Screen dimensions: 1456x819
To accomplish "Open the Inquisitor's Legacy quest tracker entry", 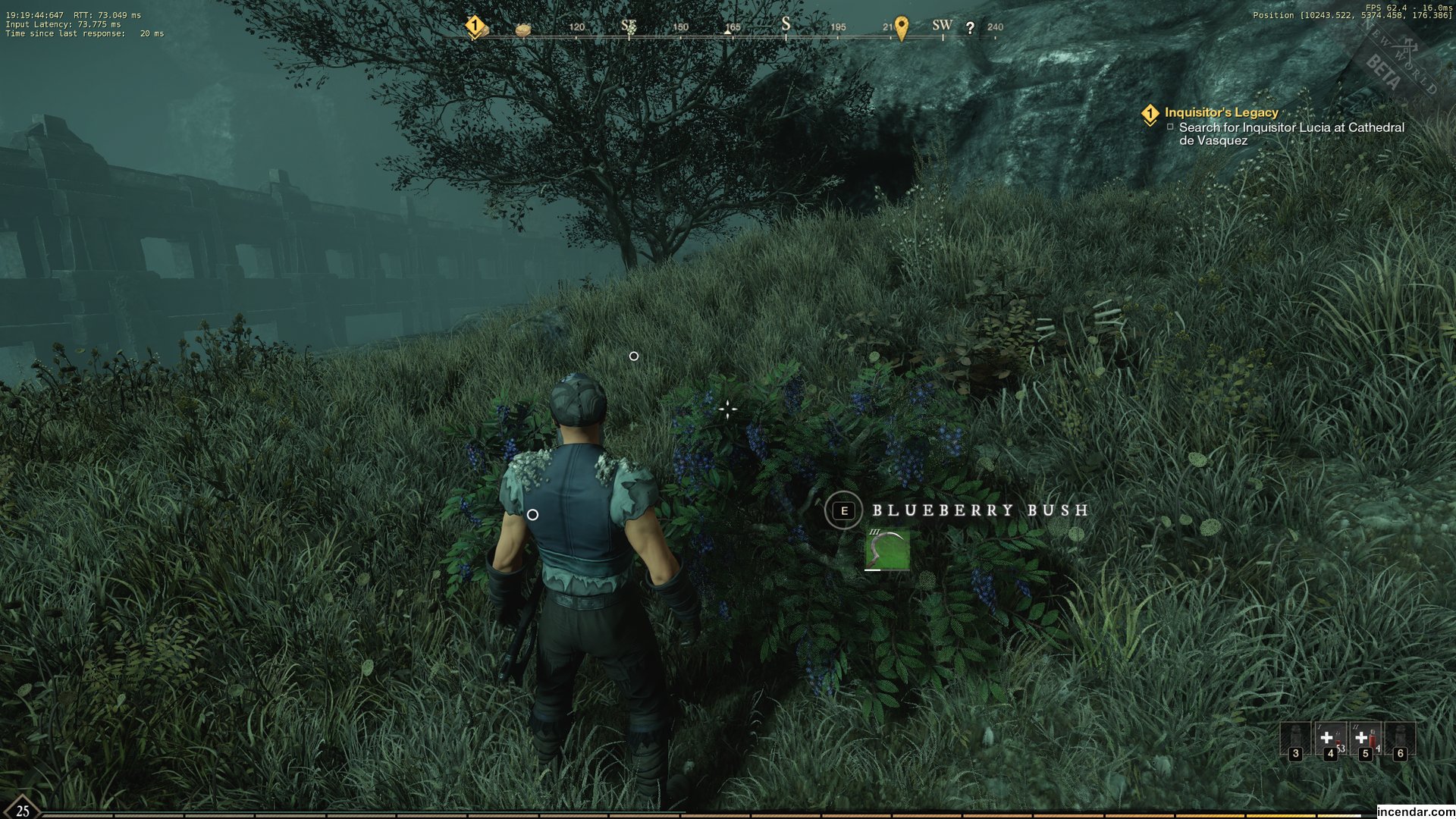I will point(1221,113).
